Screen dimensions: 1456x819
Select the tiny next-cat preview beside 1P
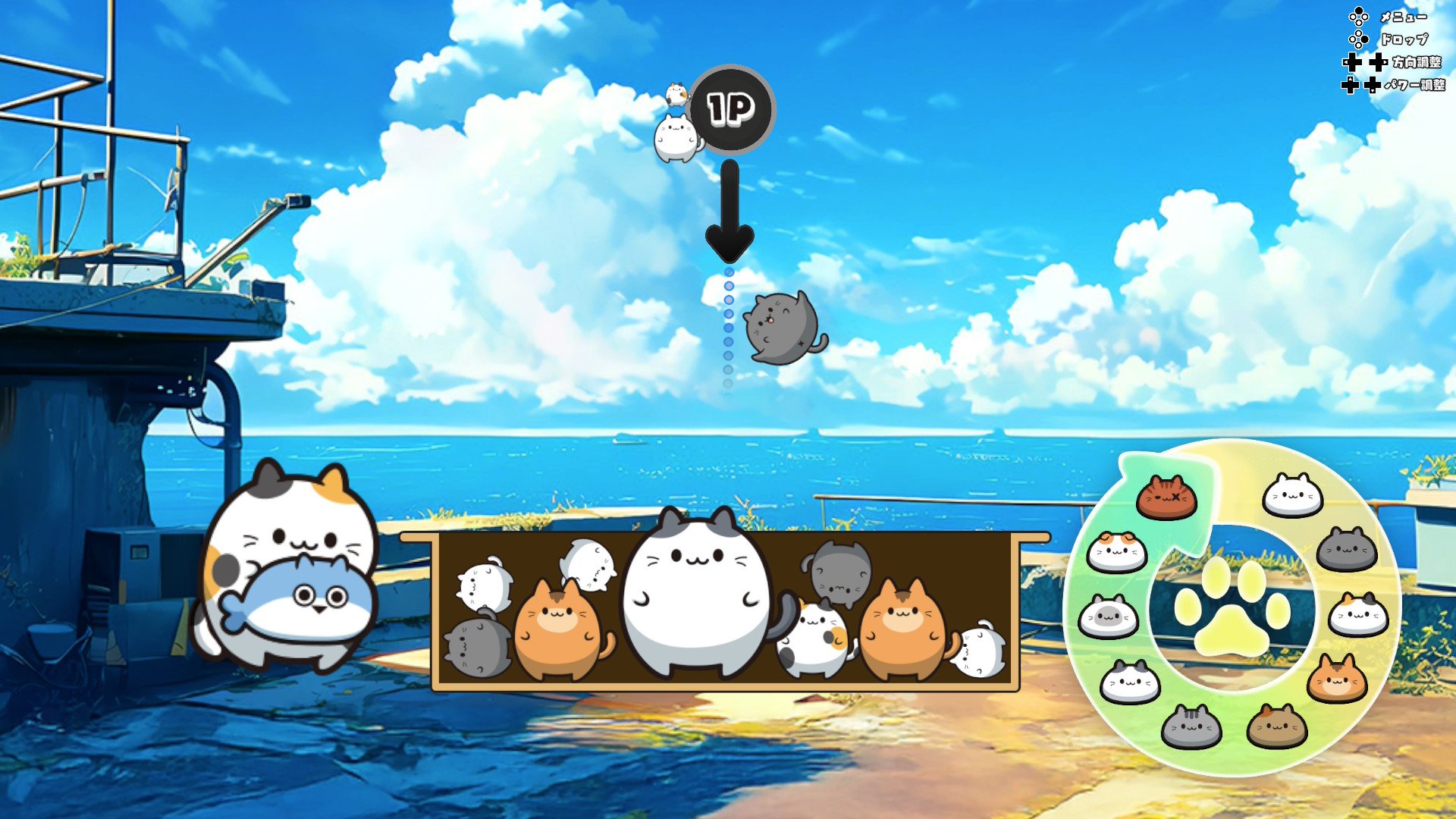pos(676,95)
